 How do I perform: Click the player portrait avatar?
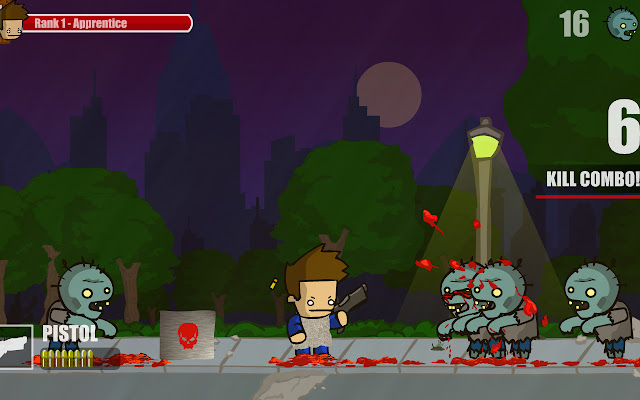tap(11, 23)
